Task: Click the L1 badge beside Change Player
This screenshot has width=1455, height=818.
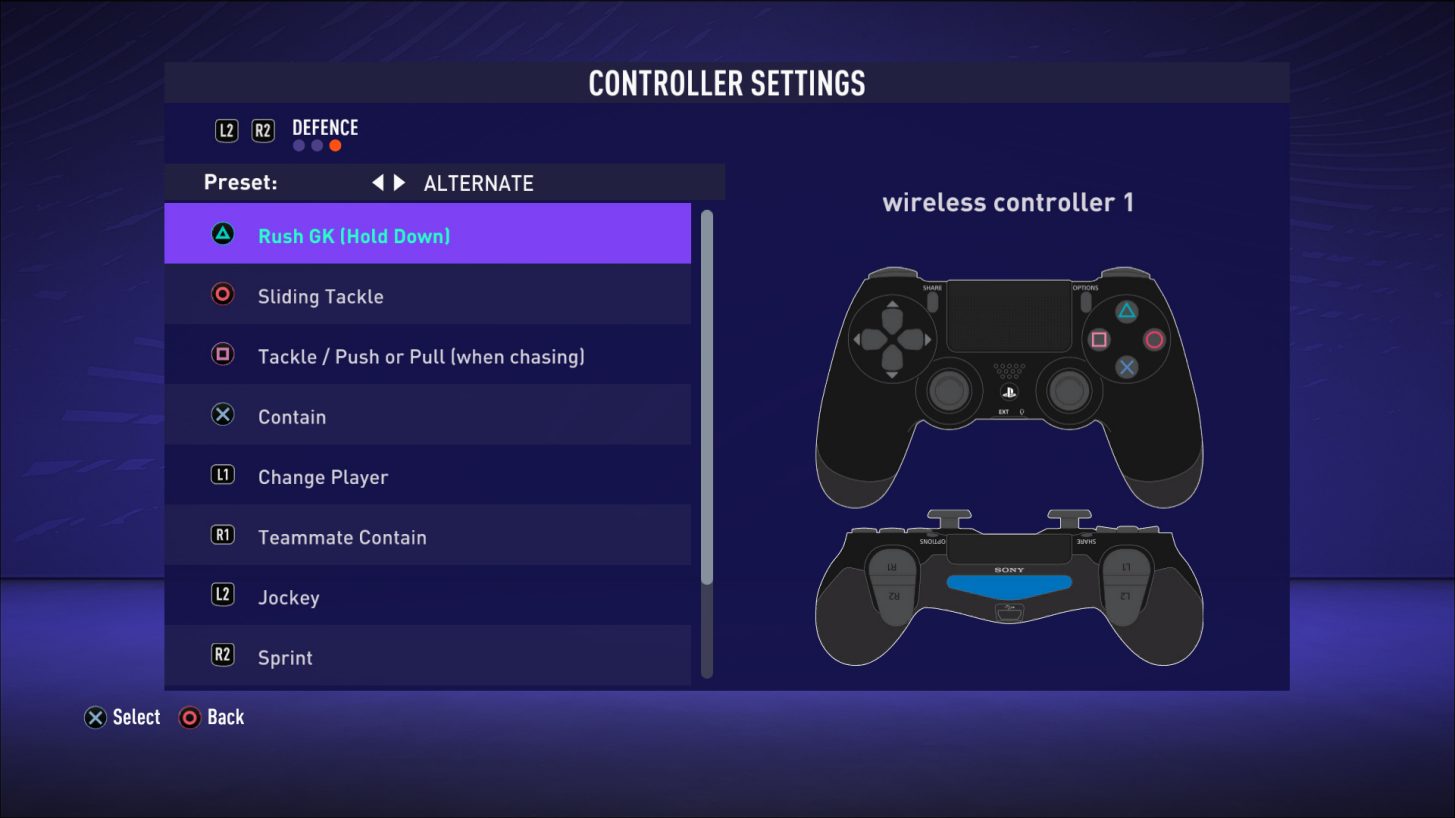Action: point(222,476)
